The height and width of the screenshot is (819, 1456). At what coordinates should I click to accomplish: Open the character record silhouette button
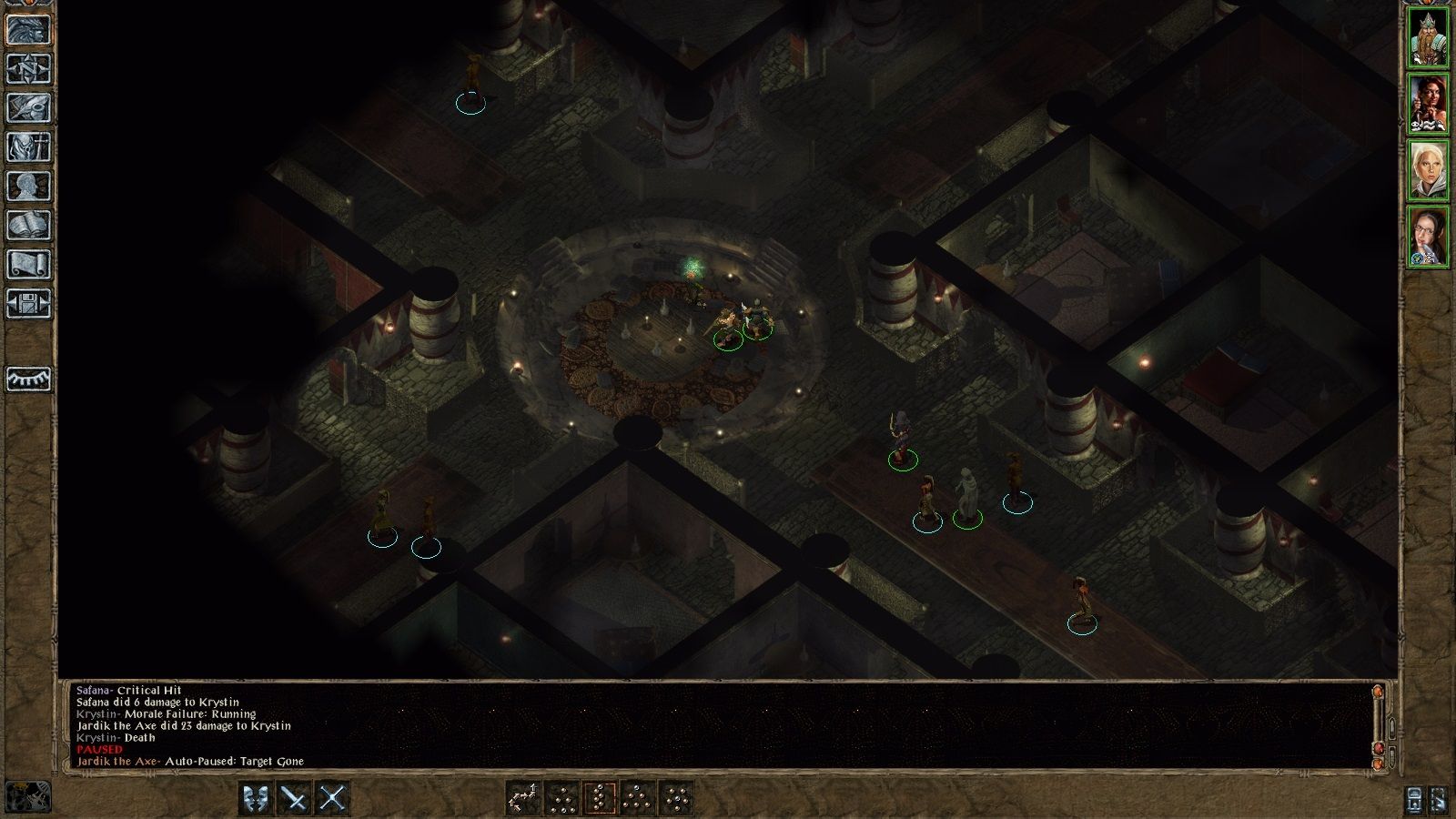[x=29, y=187]
